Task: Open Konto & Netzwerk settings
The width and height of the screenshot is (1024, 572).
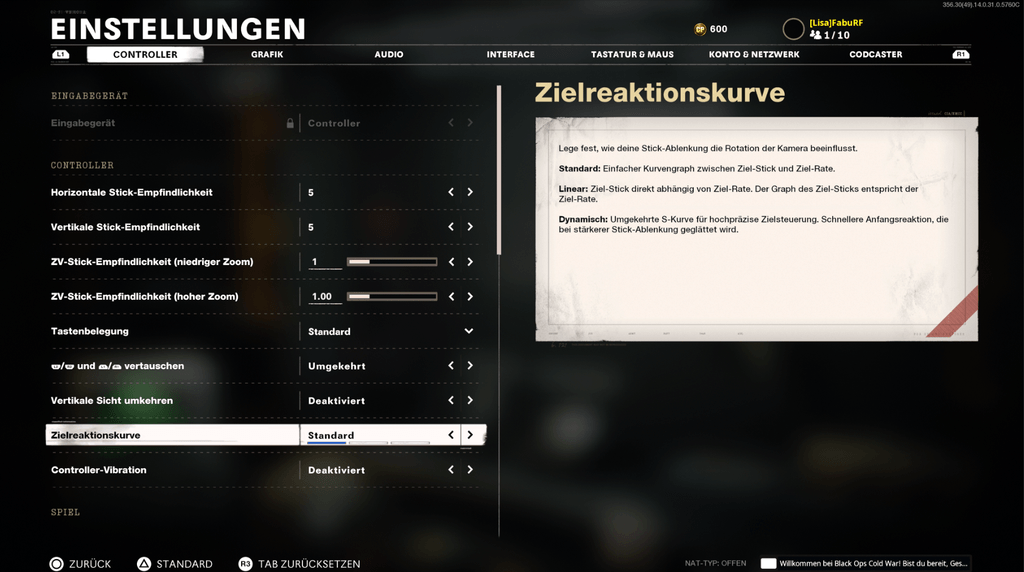Action: click(x=754, y=55)
